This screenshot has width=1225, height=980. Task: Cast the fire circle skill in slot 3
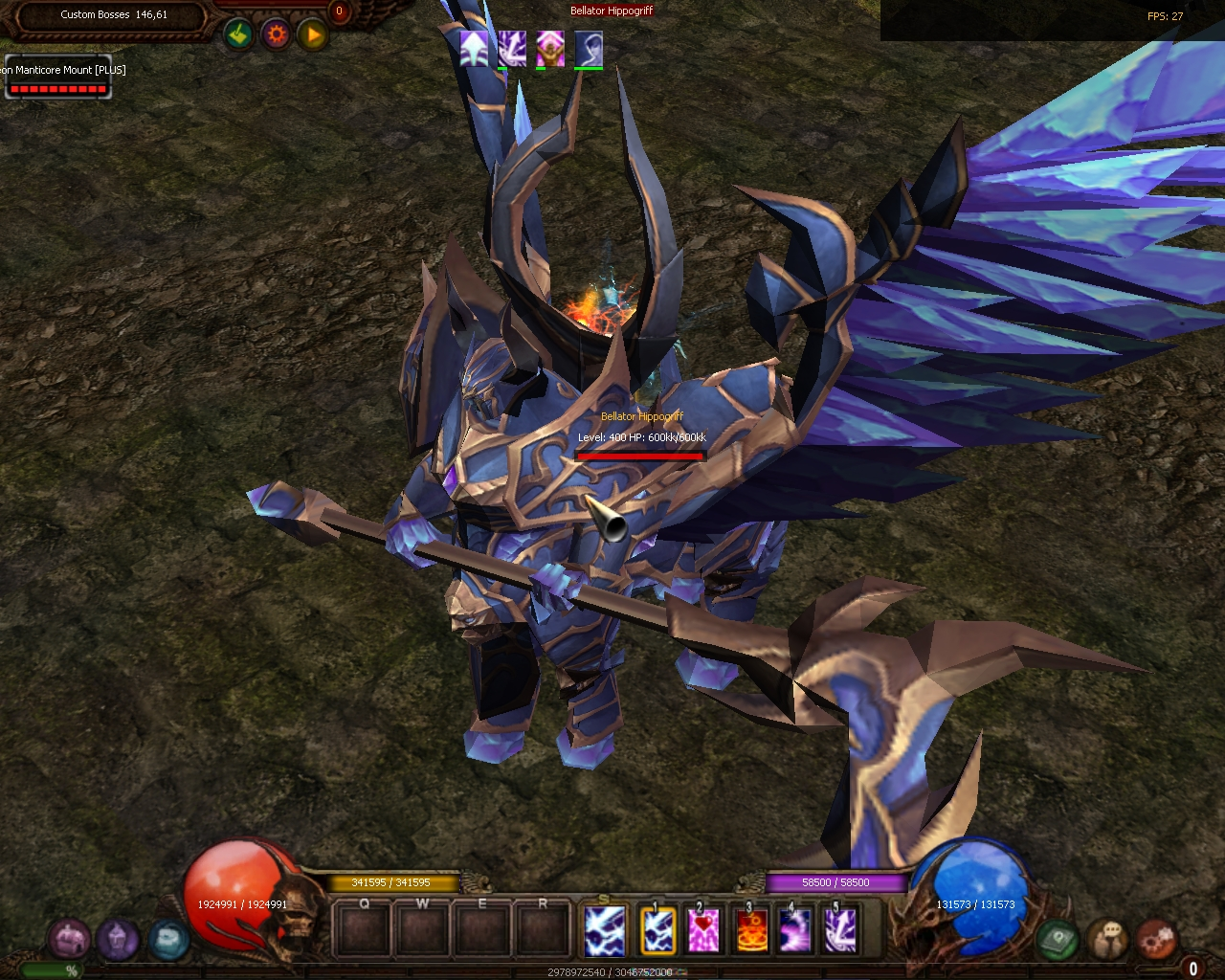750,930
